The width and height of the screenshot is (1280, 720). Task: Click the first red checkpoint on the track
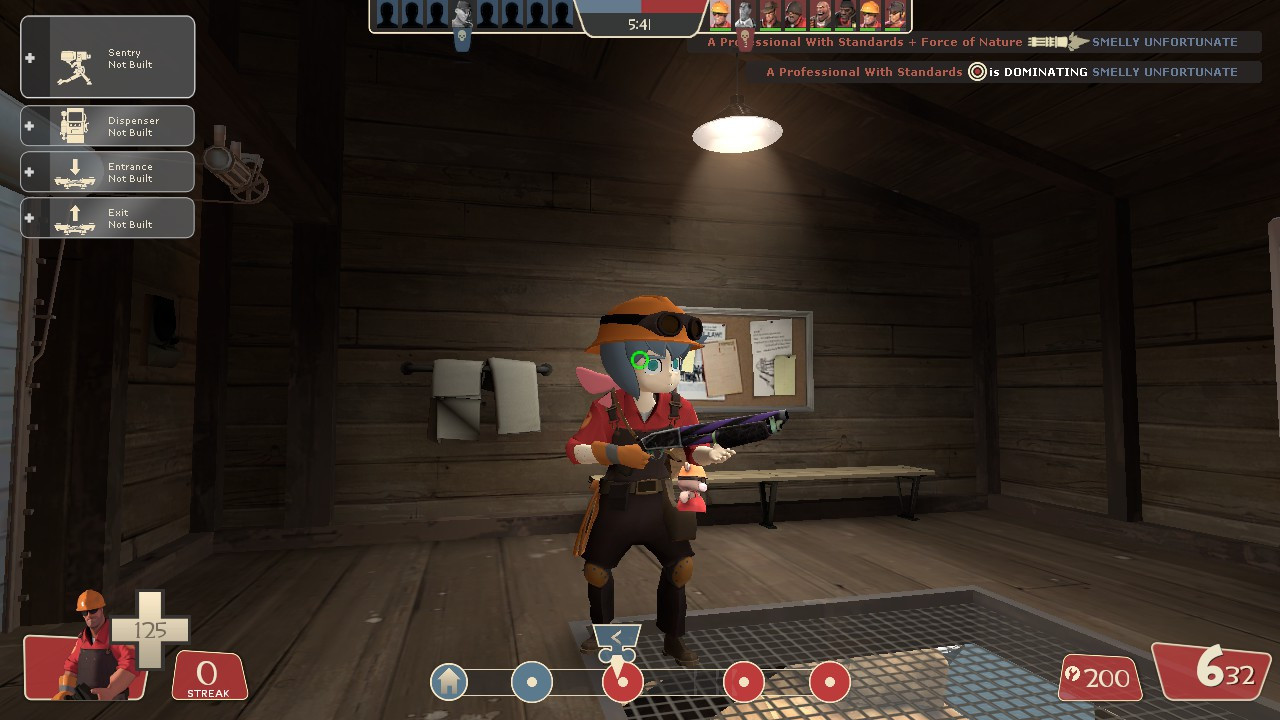point(624,681)
